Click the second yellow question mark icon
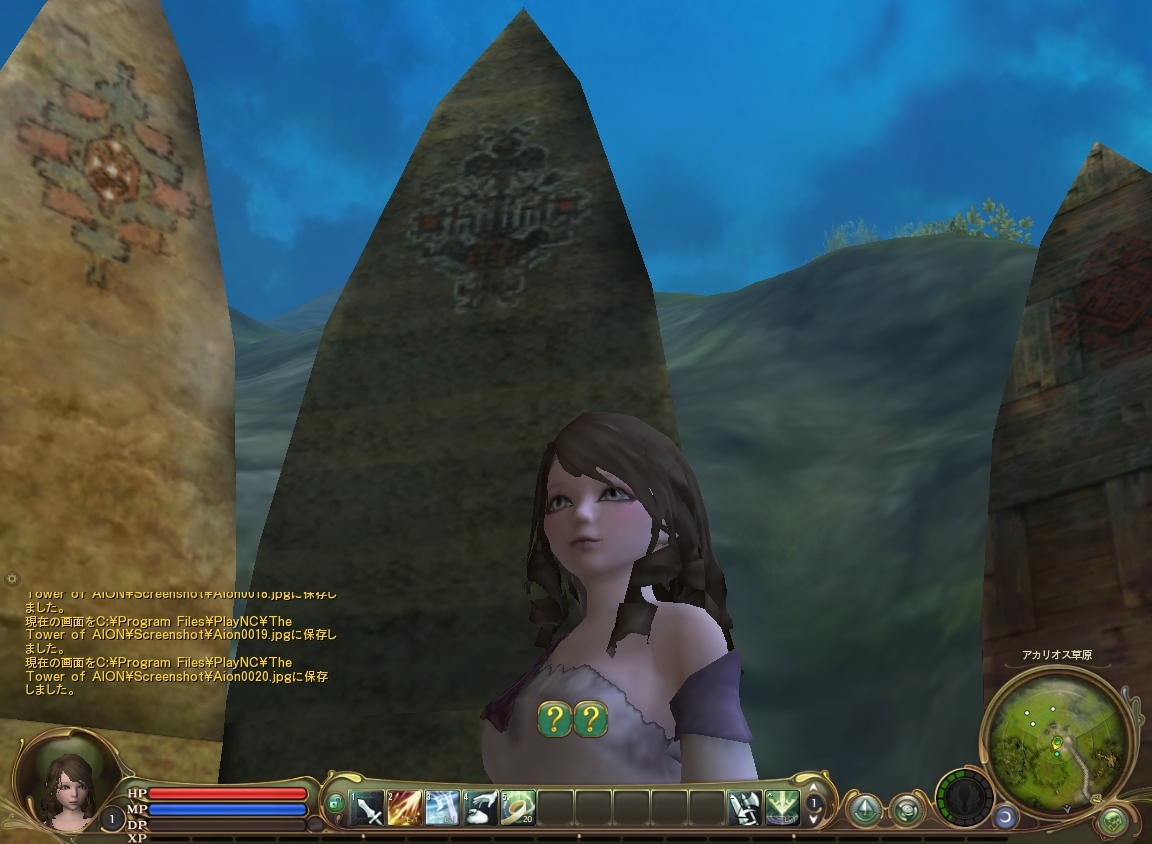This screenshot has height=844, width=1152. [591, 718]
